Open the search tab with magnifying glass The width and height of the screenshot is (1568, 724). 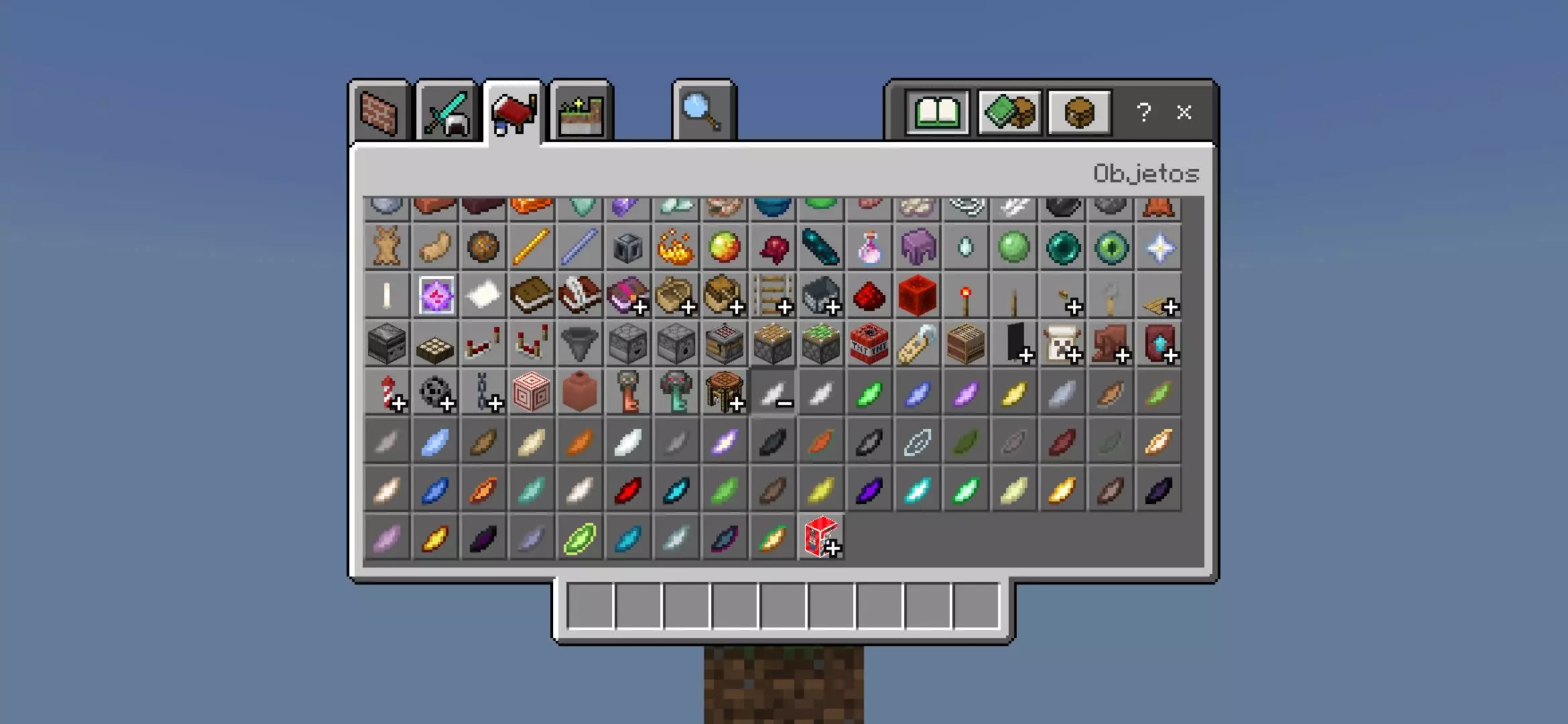coord(703,113)
